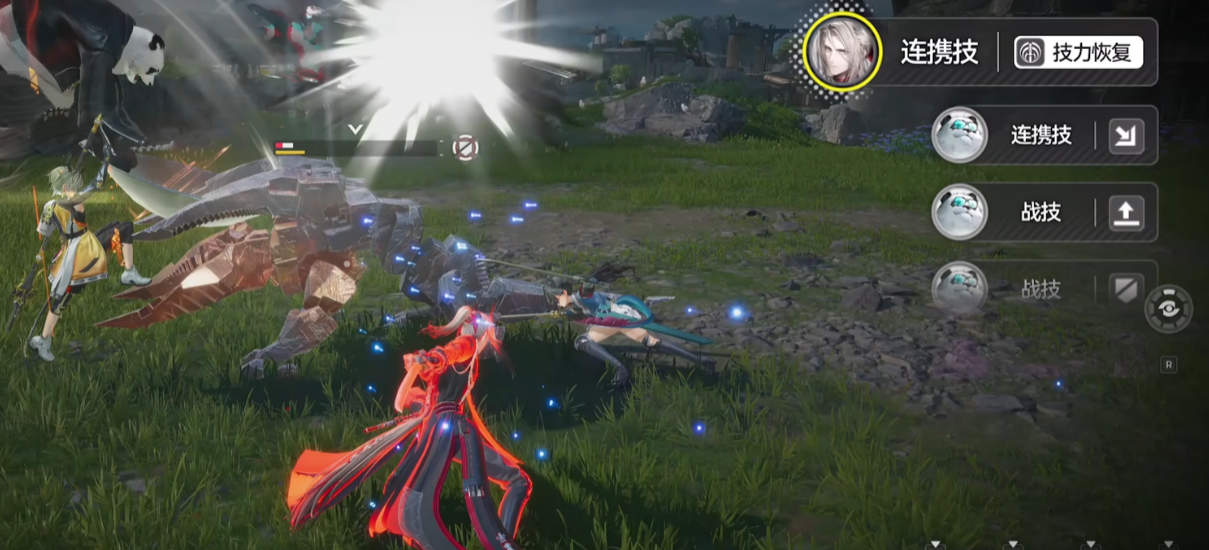The height and width of the screenshot is (550, 1209).
Task: Choose the faded 战技 row with shield icon
Action: pyautogui.click(x=1042, y=289)
